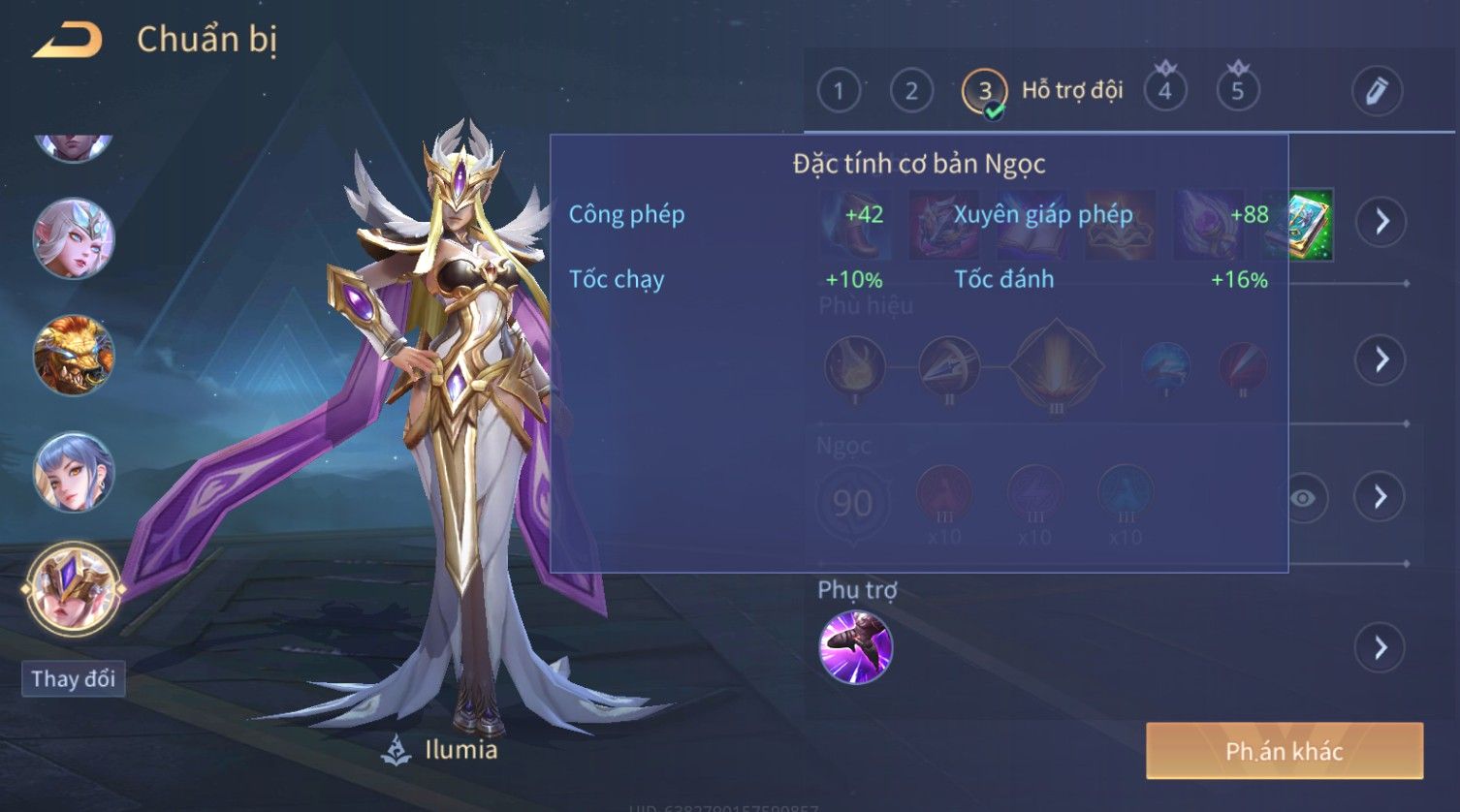Click the Phản khác button
Viewport: 1460px width, 812px height.
point(1284,751)
